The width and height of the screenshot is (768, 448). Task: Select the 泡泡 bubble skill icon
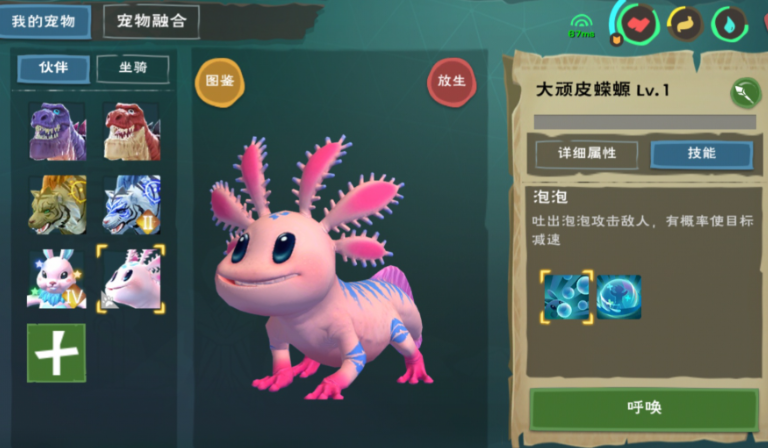click(566, 297)
